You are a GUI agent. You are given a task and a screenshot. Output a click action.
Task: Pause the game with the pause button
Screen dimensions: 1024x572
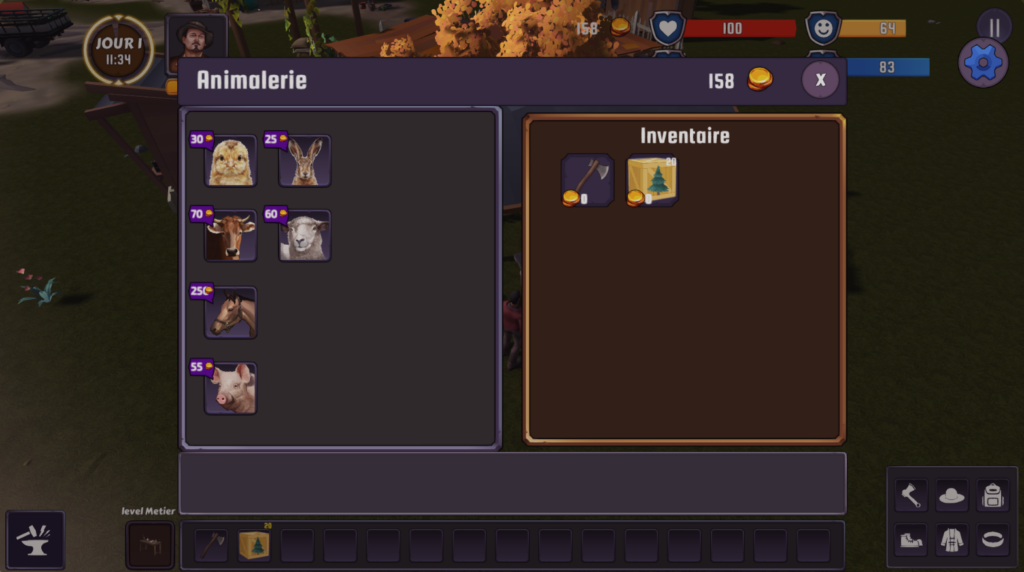tap(994, 26)
